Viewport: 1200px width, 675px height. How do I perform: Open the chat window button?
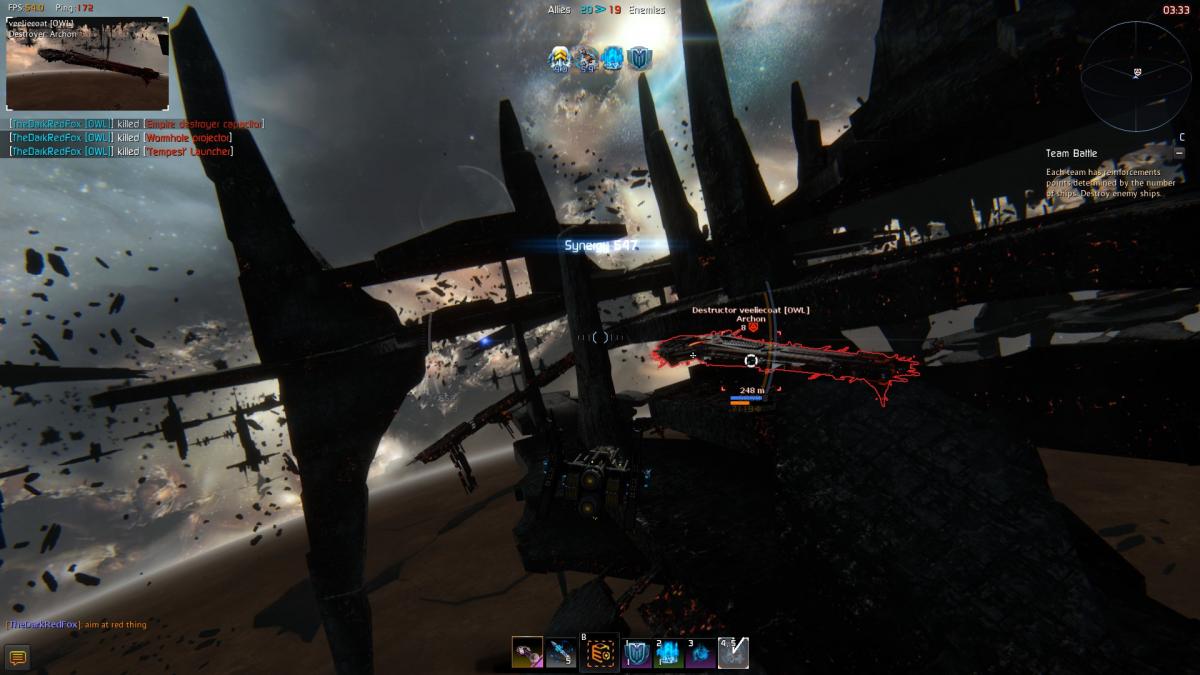(x=16, y=657)
